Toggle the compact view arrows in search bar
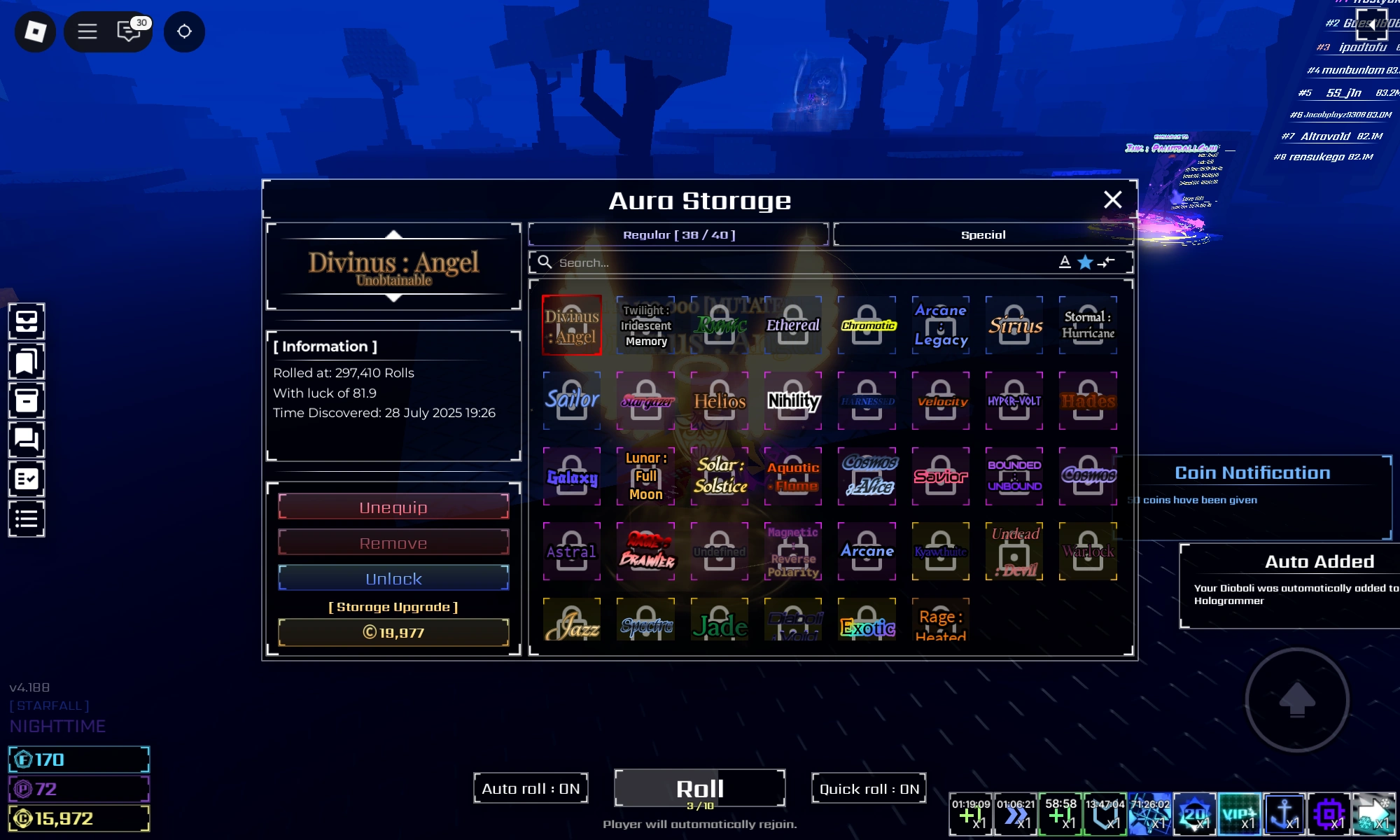This screenshot has height=840, width=1400. coord(1106,262)
